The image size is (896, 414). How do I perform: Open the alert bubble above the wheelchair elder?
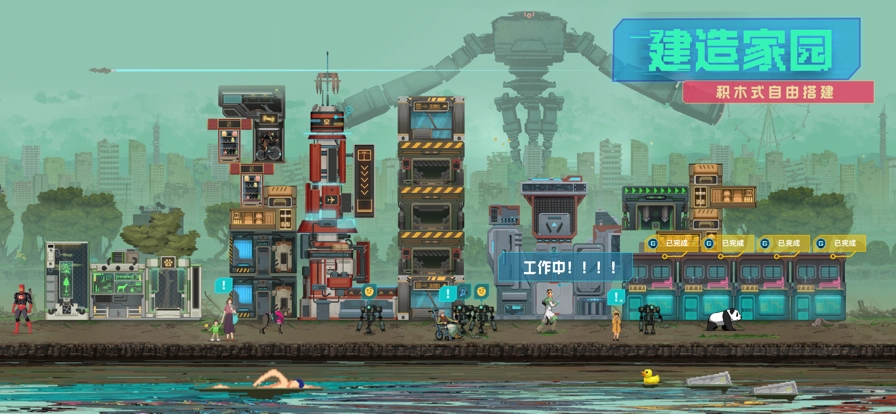tap(447, 294)
